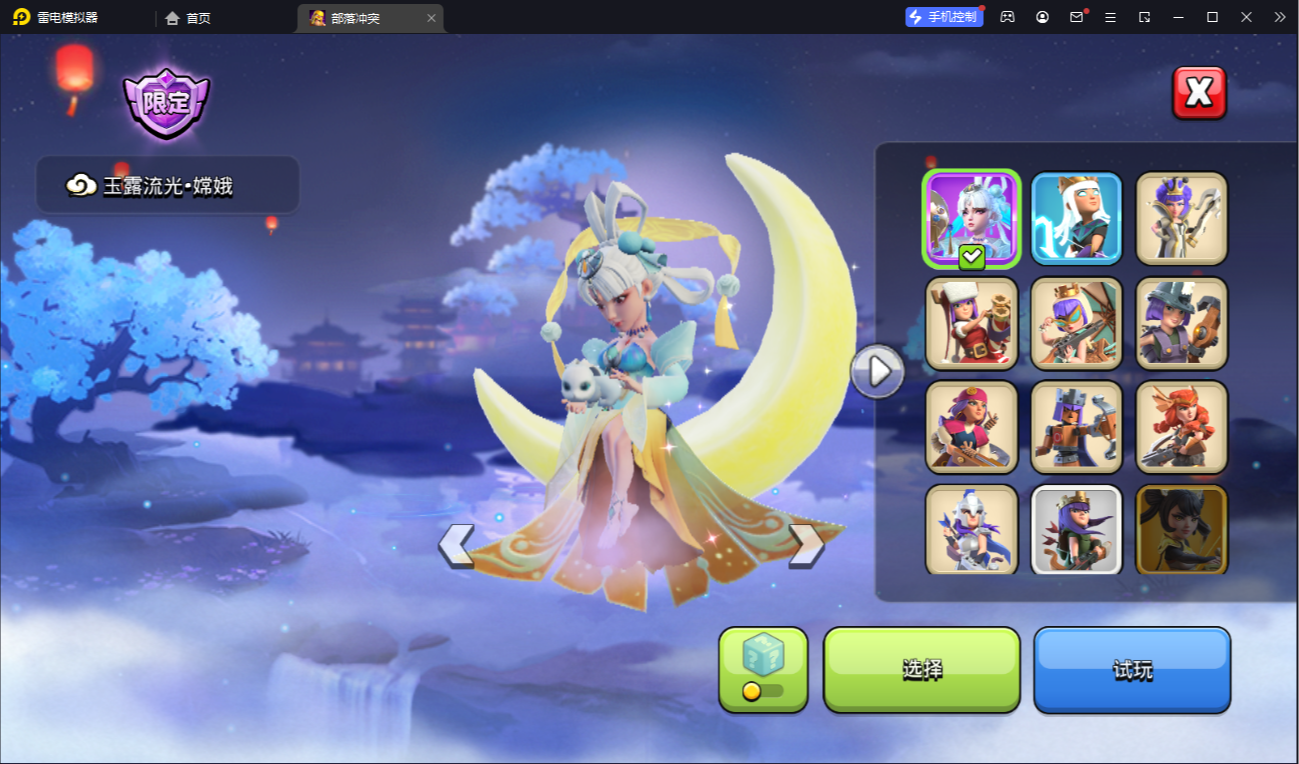Pick the default green-dress queen on white tile
The height and width of the screenshot is (764, 1299).
coord(1076,529)
